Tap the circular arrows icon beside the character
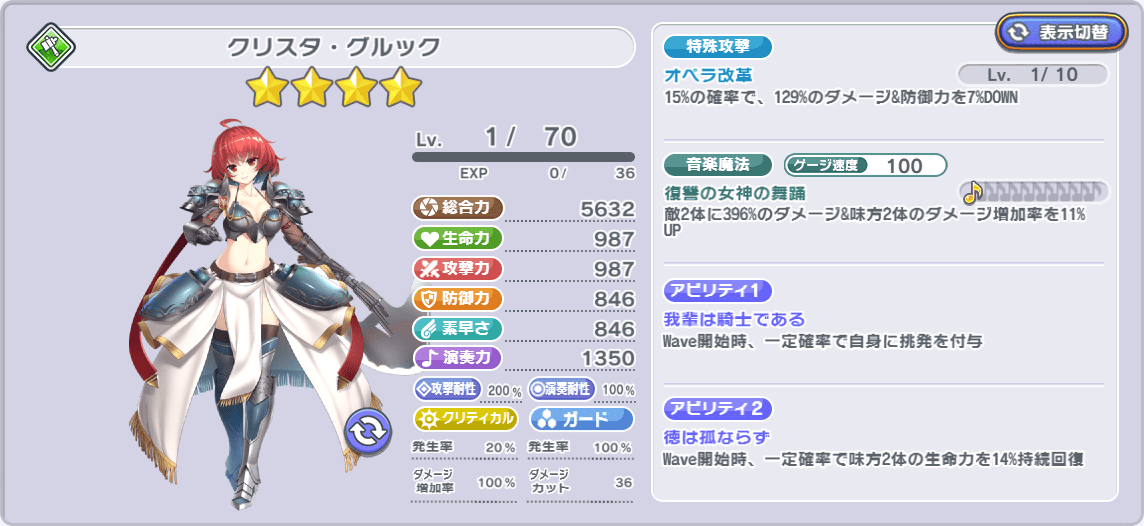 click(367, 431)
